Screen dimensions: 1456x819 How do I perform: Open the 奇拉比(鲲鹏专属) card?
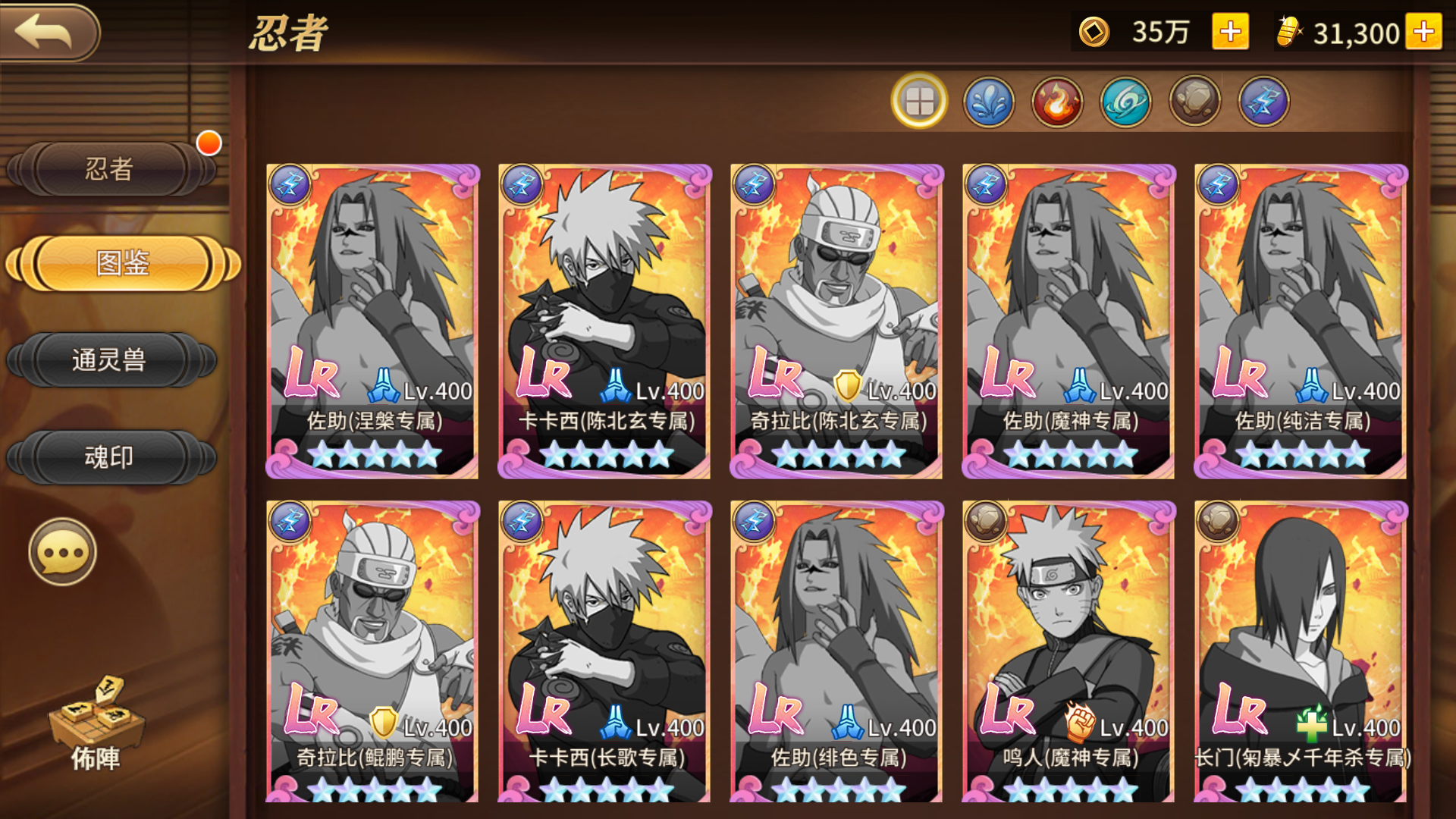pyautogui.click(x=372, y=652)
